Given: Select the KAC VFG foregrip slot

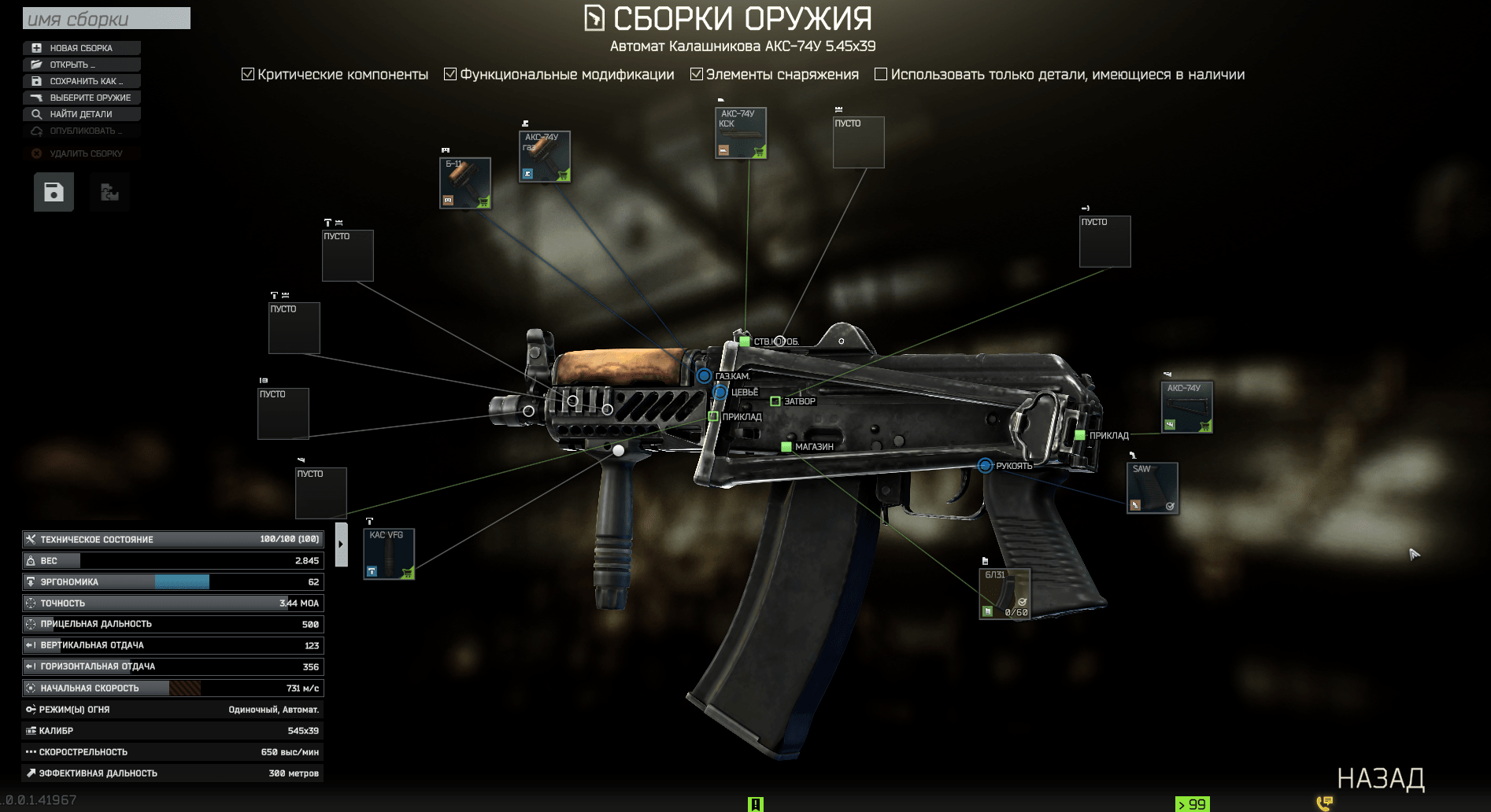Looking at the screenshot, I should click(x=389, y=554).
